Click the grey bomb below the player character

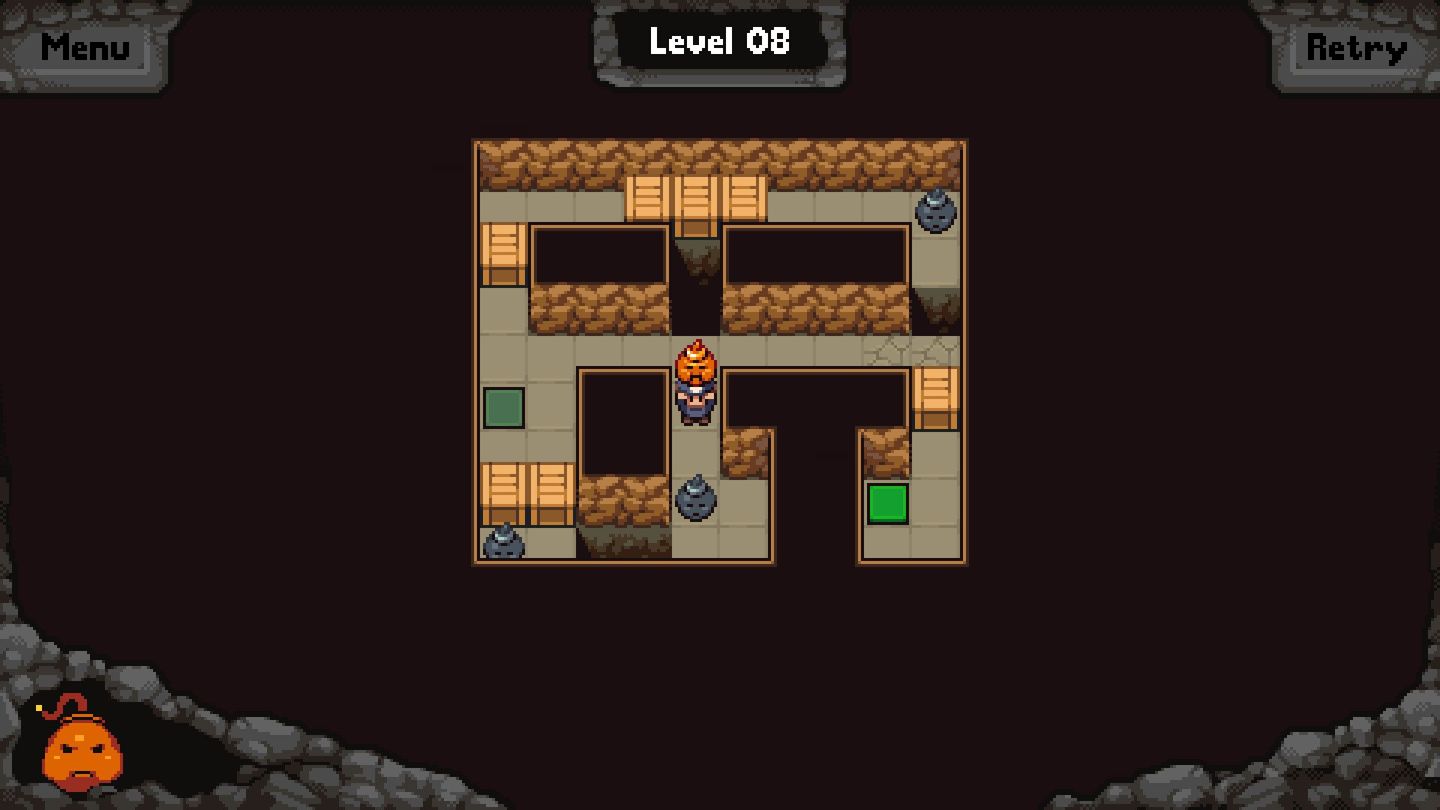(x=694, y=504)
